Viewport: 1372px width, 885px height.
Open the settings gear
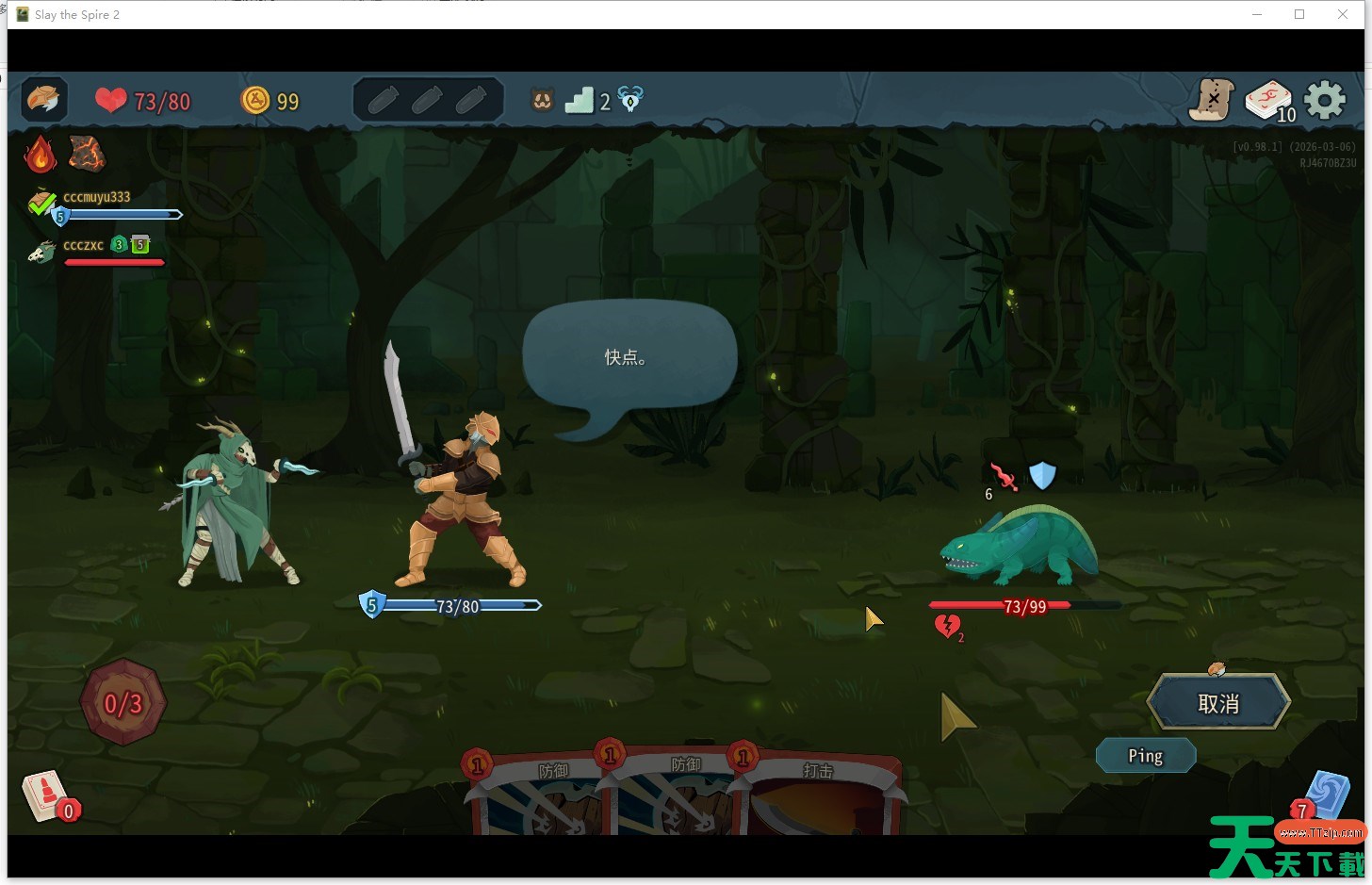click(1326, 99)
